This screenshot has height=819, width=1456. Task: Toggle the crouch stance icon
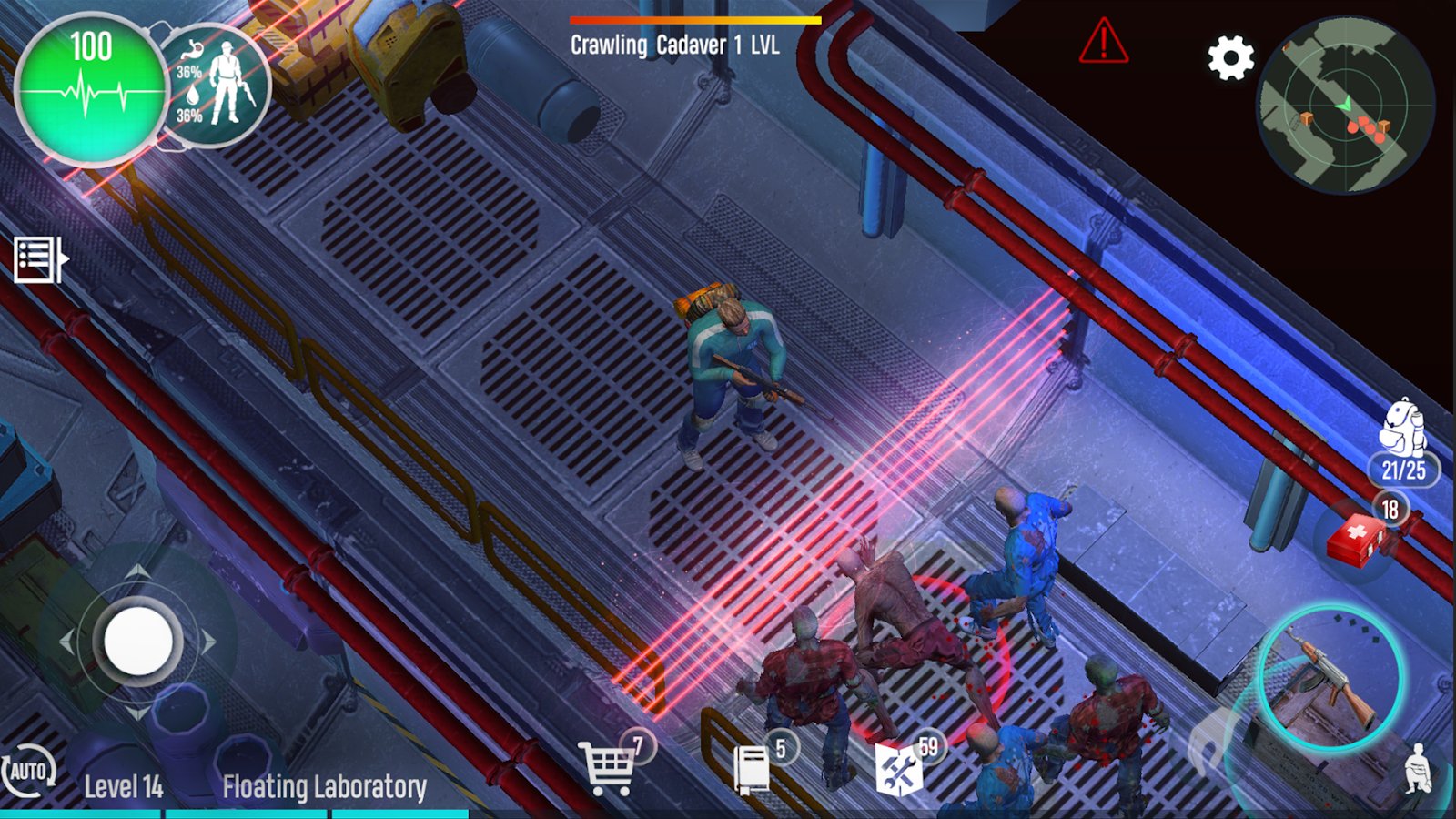pos(1418,769)
